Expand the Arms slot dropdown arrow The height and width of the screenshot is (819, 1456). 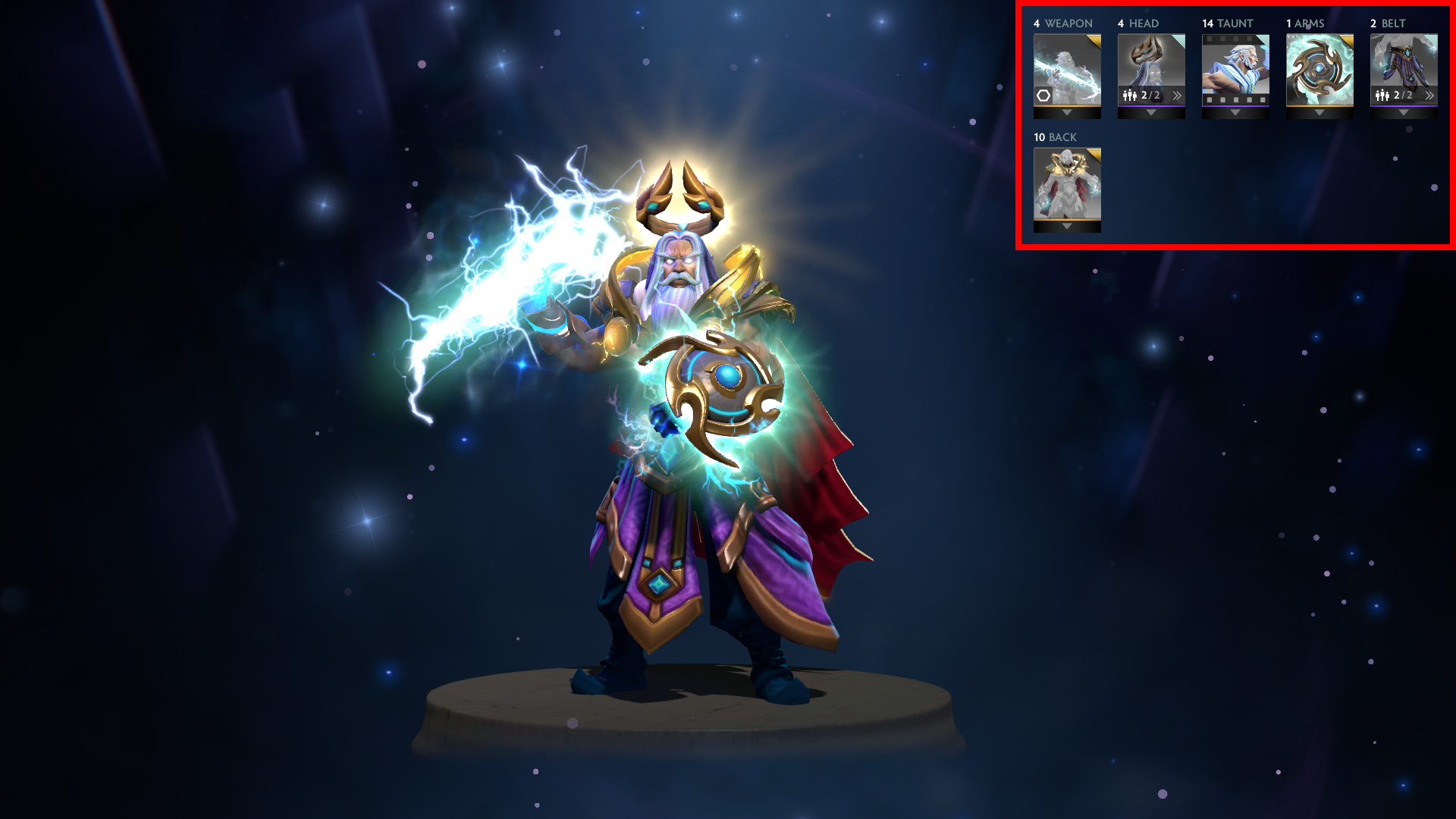tap(1319, 113)
